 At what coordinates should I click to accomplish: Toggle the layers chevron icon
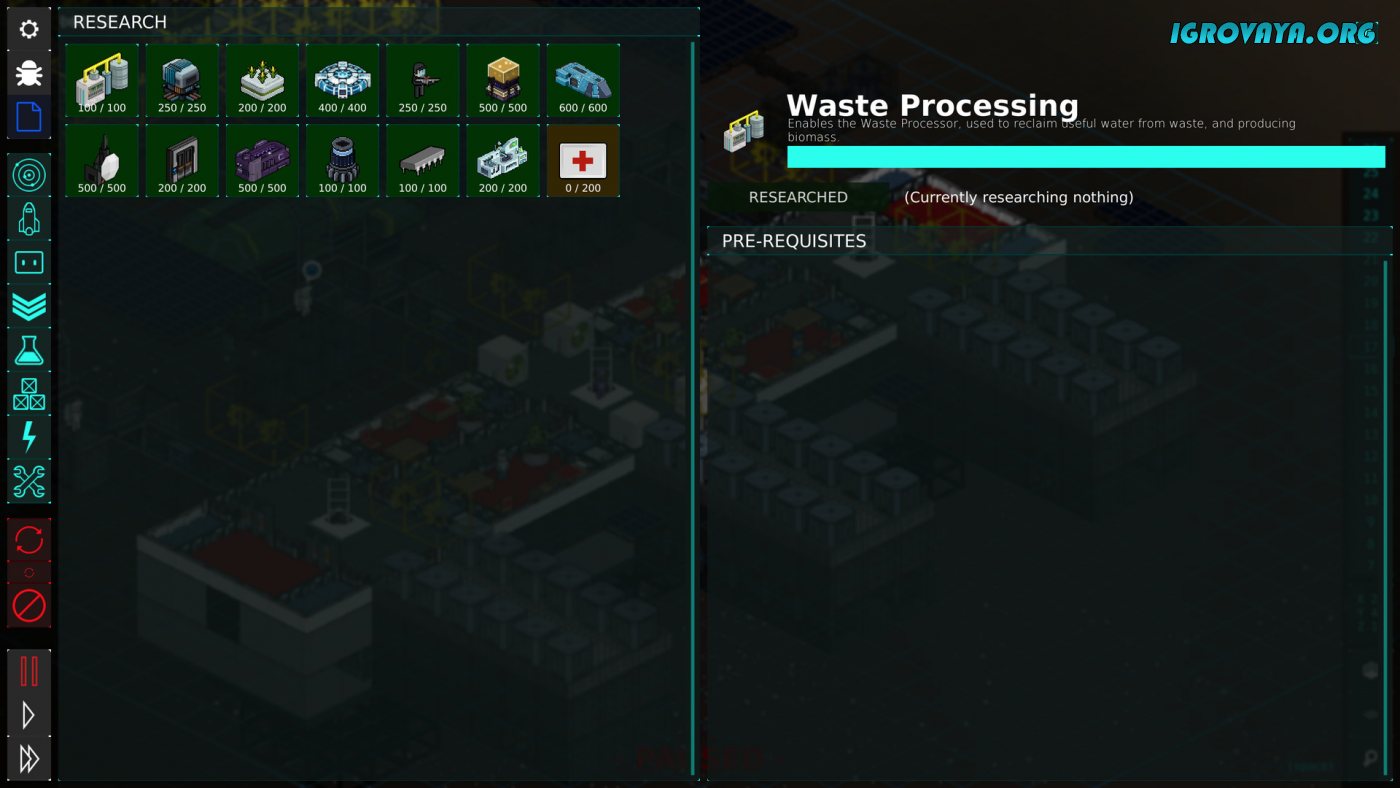coord(29,306)
